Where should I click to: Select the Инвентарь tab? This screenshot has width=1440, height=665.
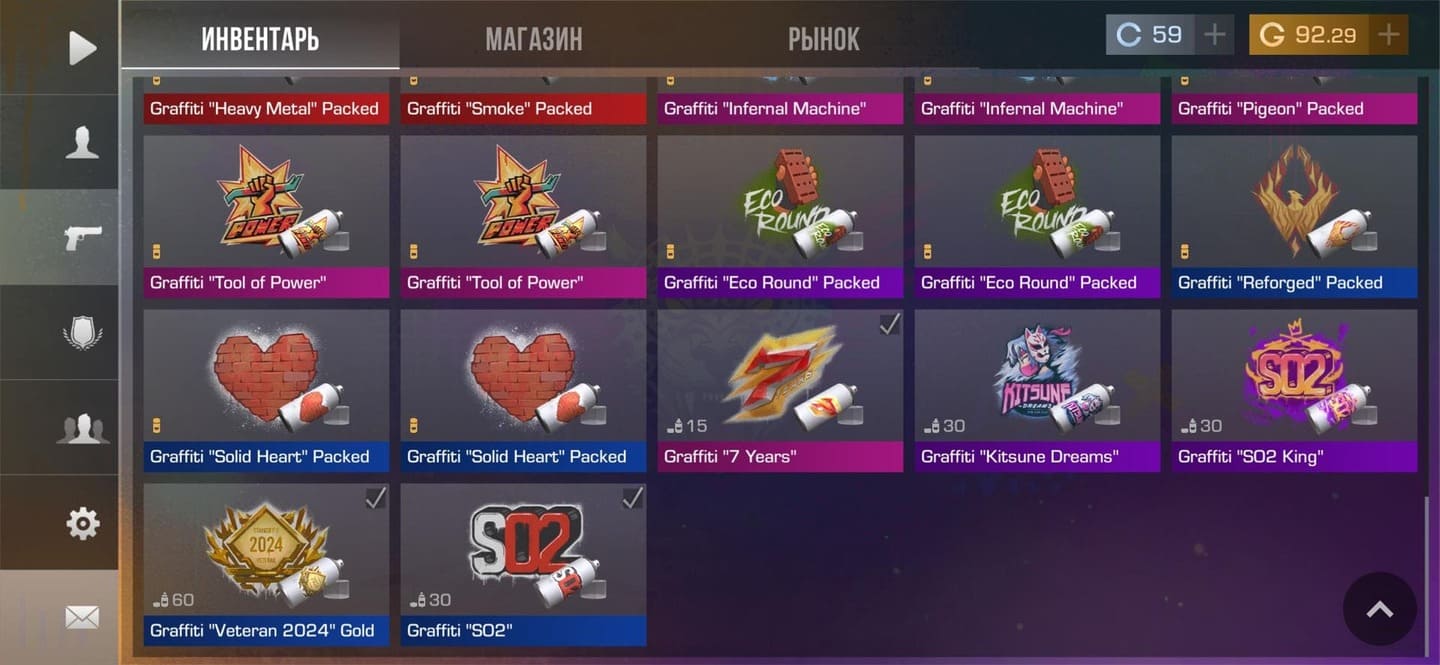click(260, 39)
